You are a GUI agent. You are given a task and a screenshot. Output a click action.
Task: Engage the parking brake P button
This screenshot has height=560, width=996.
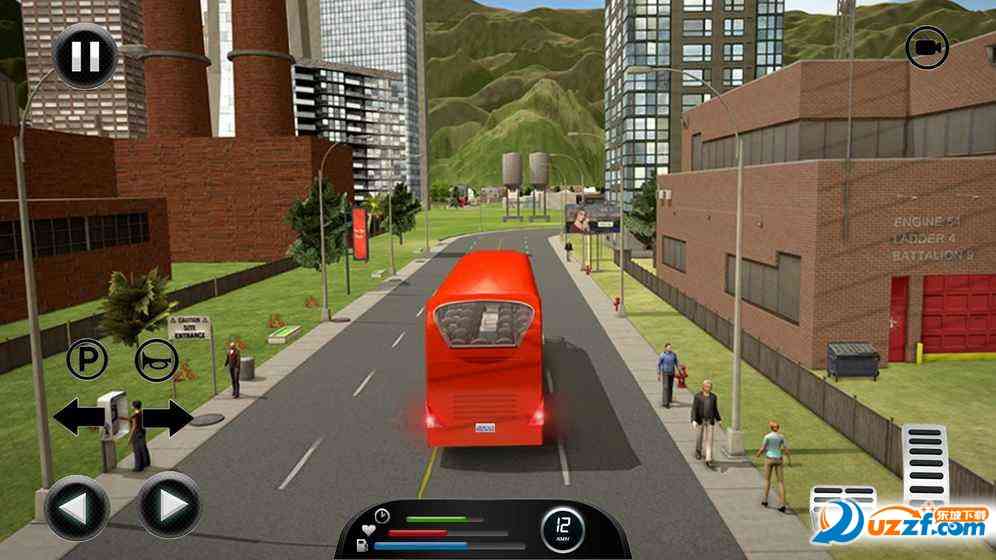(86, 359)
